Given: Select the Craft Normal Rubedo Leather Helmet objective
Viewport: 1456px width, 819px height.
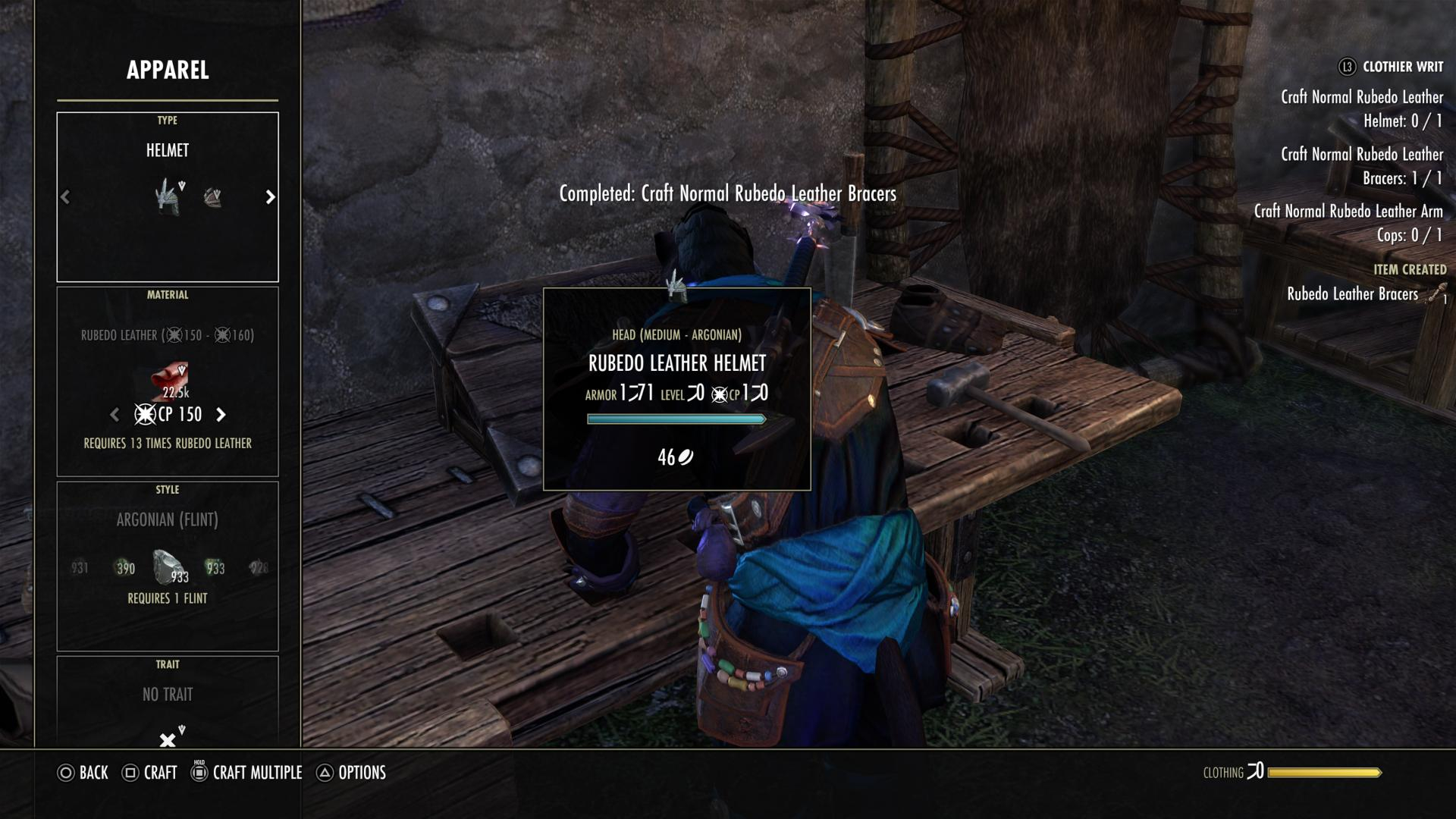Looking at the screenshot, I should pos(1363,108).
